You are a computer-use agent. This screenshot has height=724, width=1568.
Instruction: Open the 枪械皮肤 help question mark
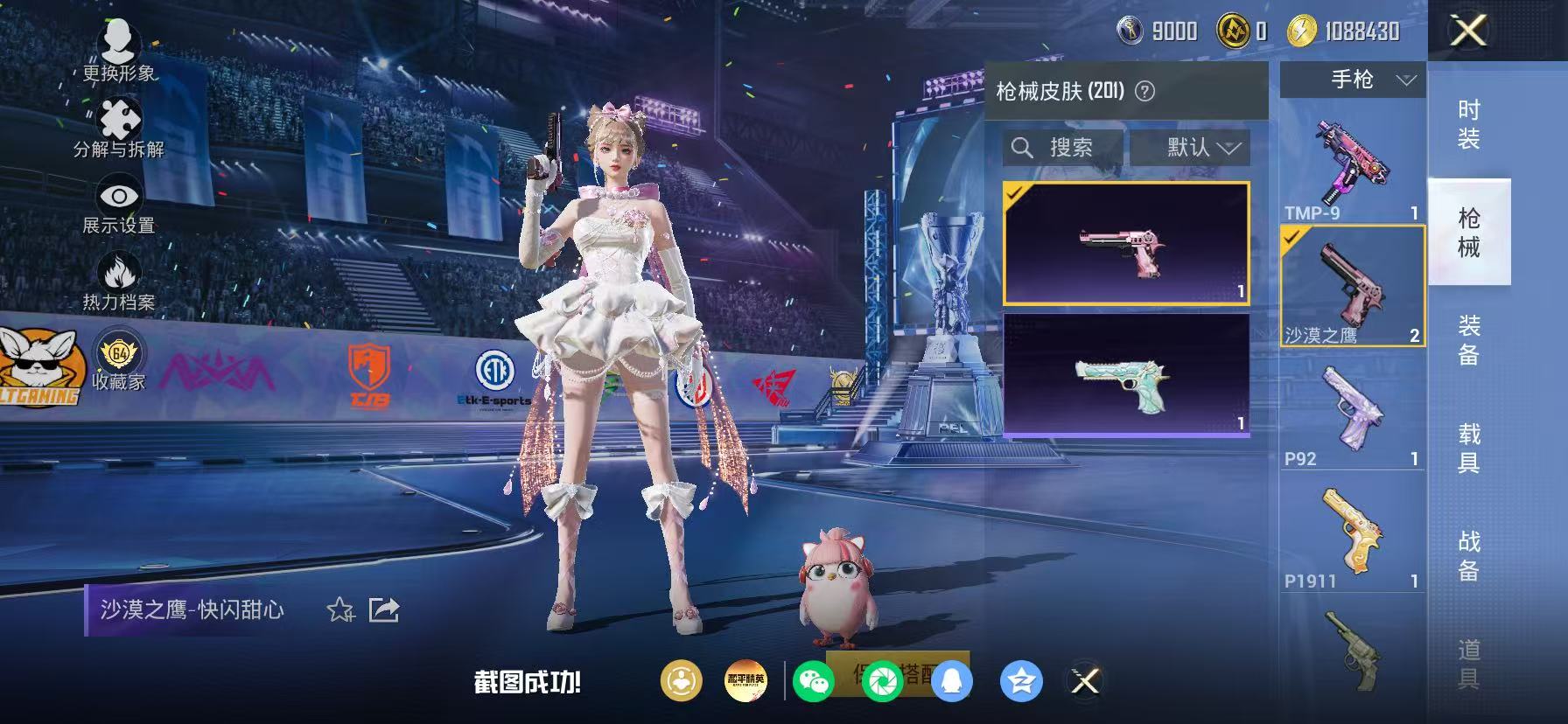pyautogui.click(x=1144, y=91)
